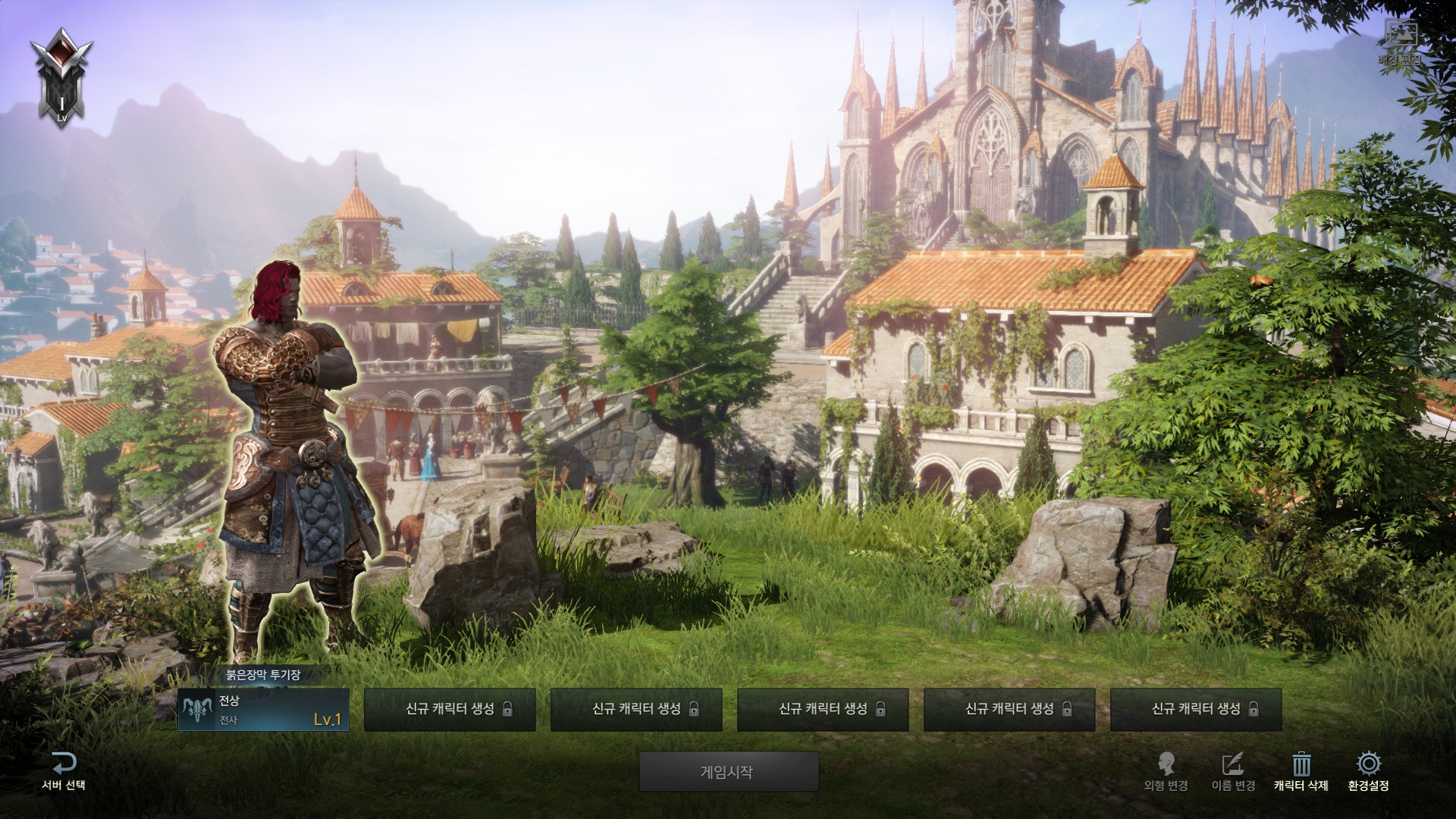The height and width of the screenshot is (819, 1456).
Task: Open 환경설정 settings gear
Action: tap(1368, 764)
